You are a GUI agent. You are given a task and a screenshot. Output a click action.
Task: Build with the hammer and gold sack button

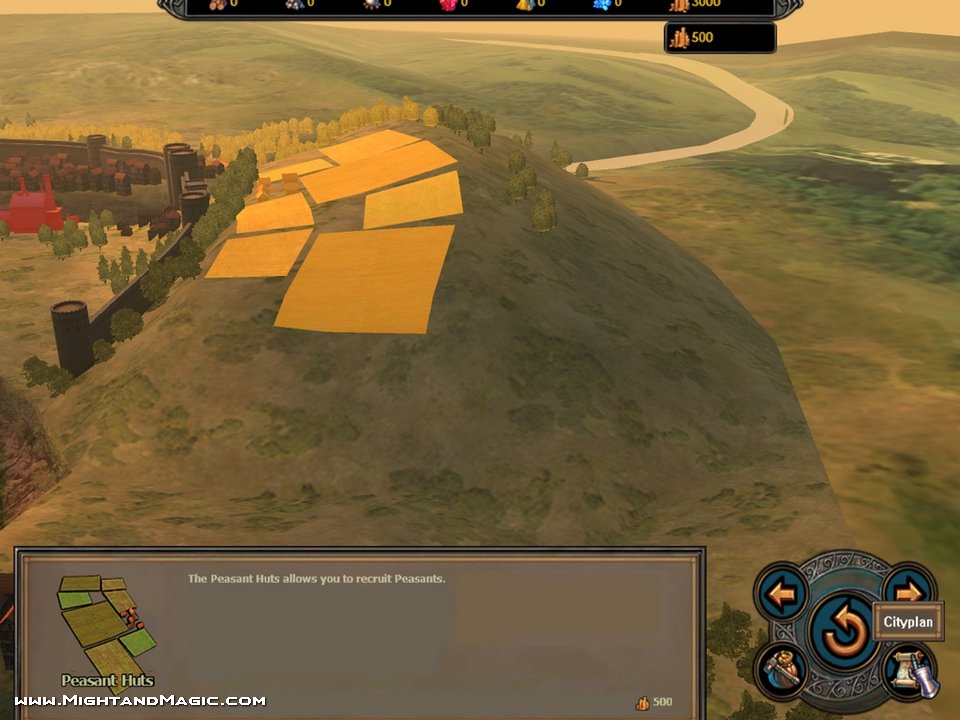(x=781, y=669)
